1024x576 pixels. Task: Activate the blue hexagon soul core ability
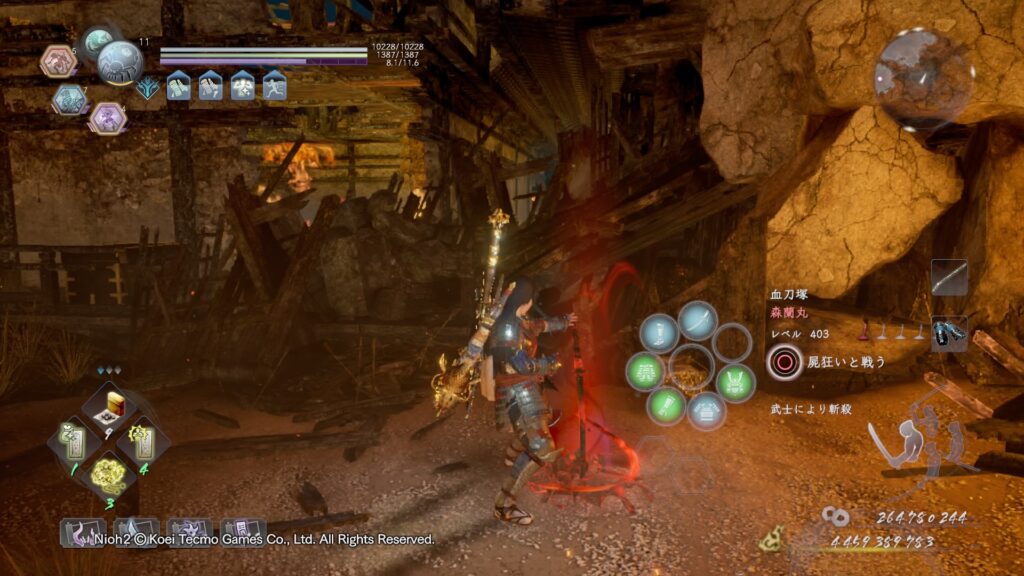click(69, 98)
